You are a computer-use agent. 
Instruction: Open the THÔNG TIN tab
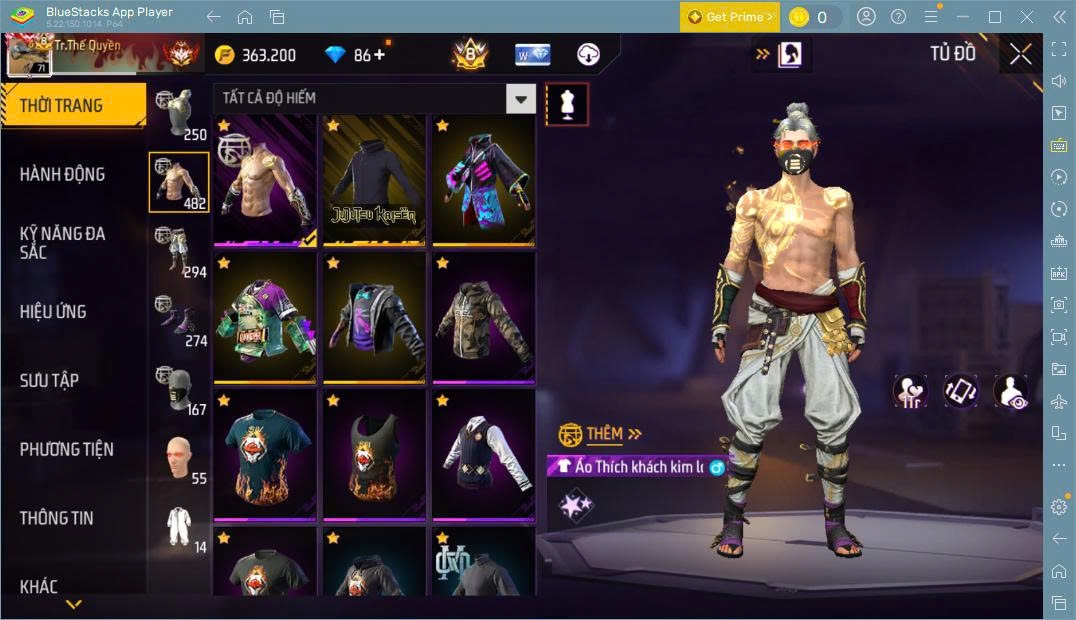click(x=56, y=517)
